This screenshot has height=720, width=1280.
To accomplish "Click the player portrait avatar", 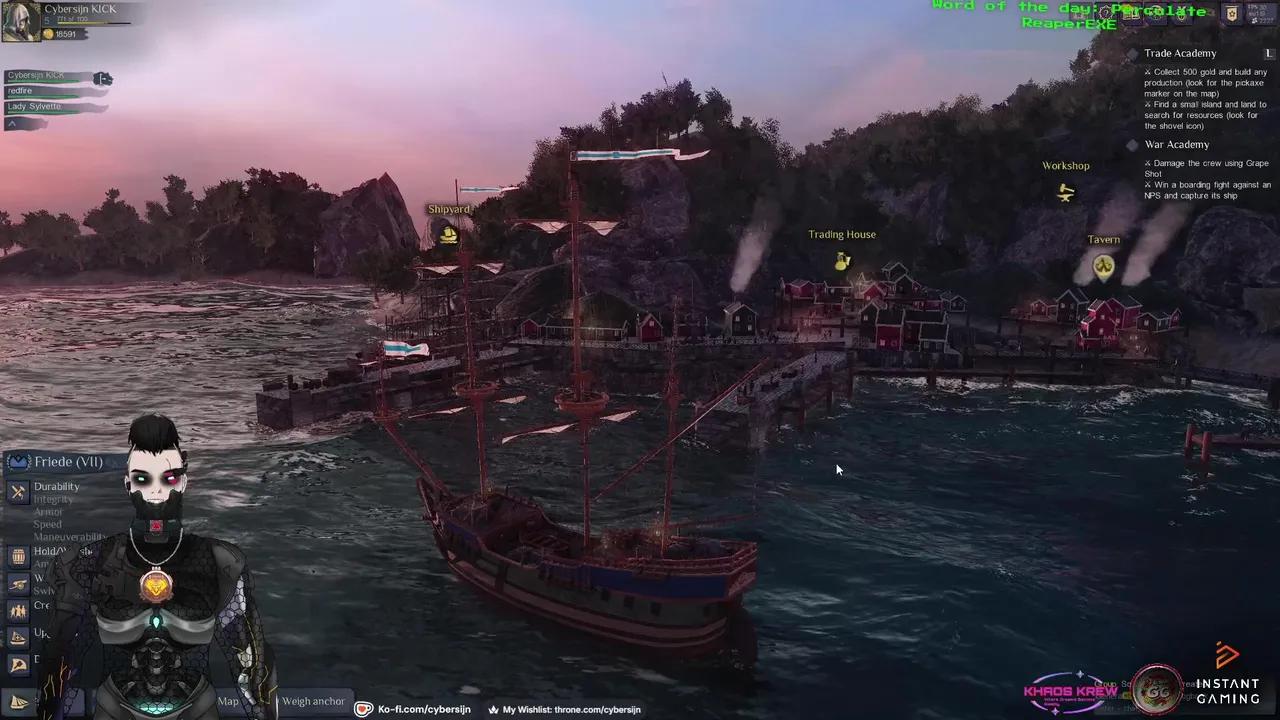I will point(21,21).
